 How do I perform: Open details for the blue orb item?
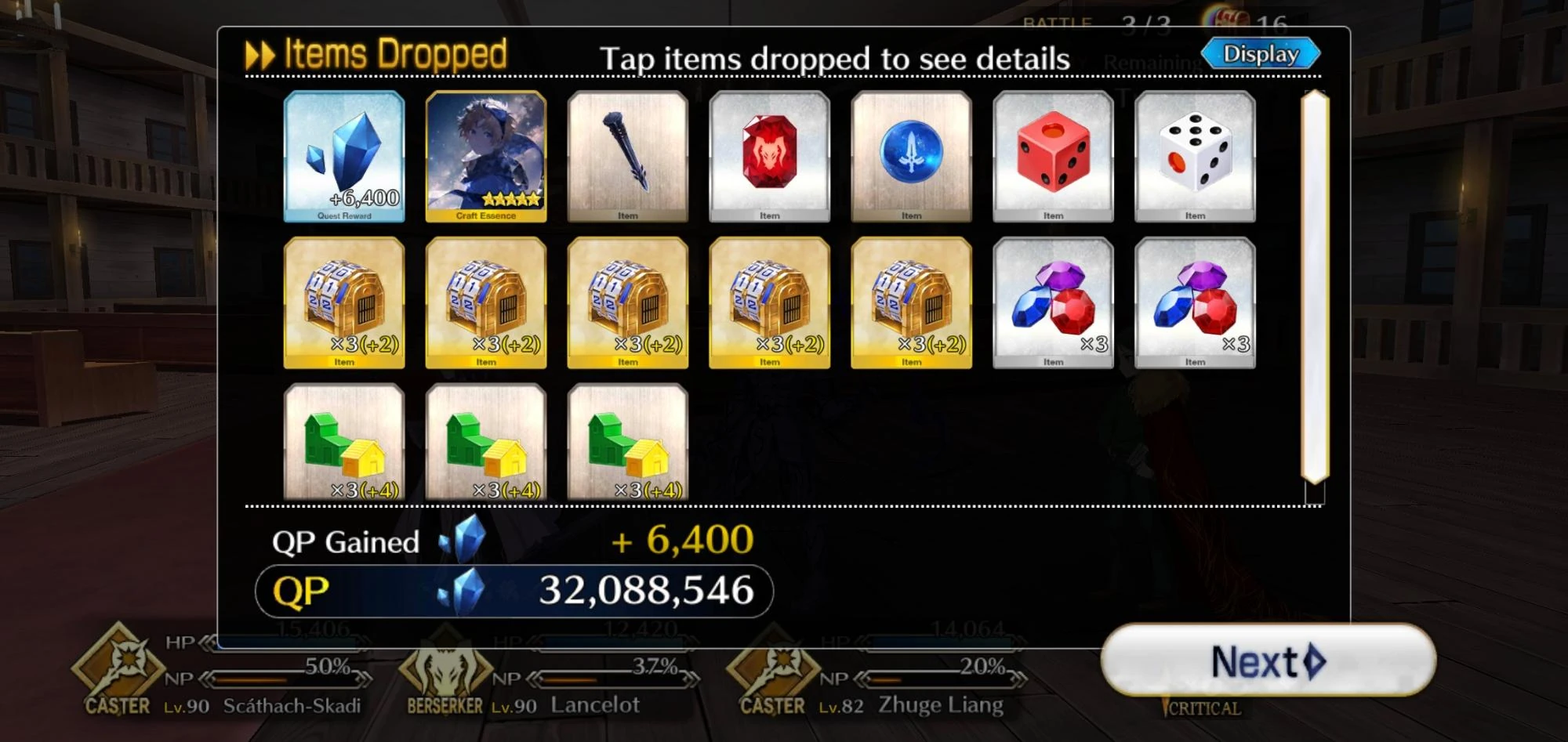[x=910, y=155]
